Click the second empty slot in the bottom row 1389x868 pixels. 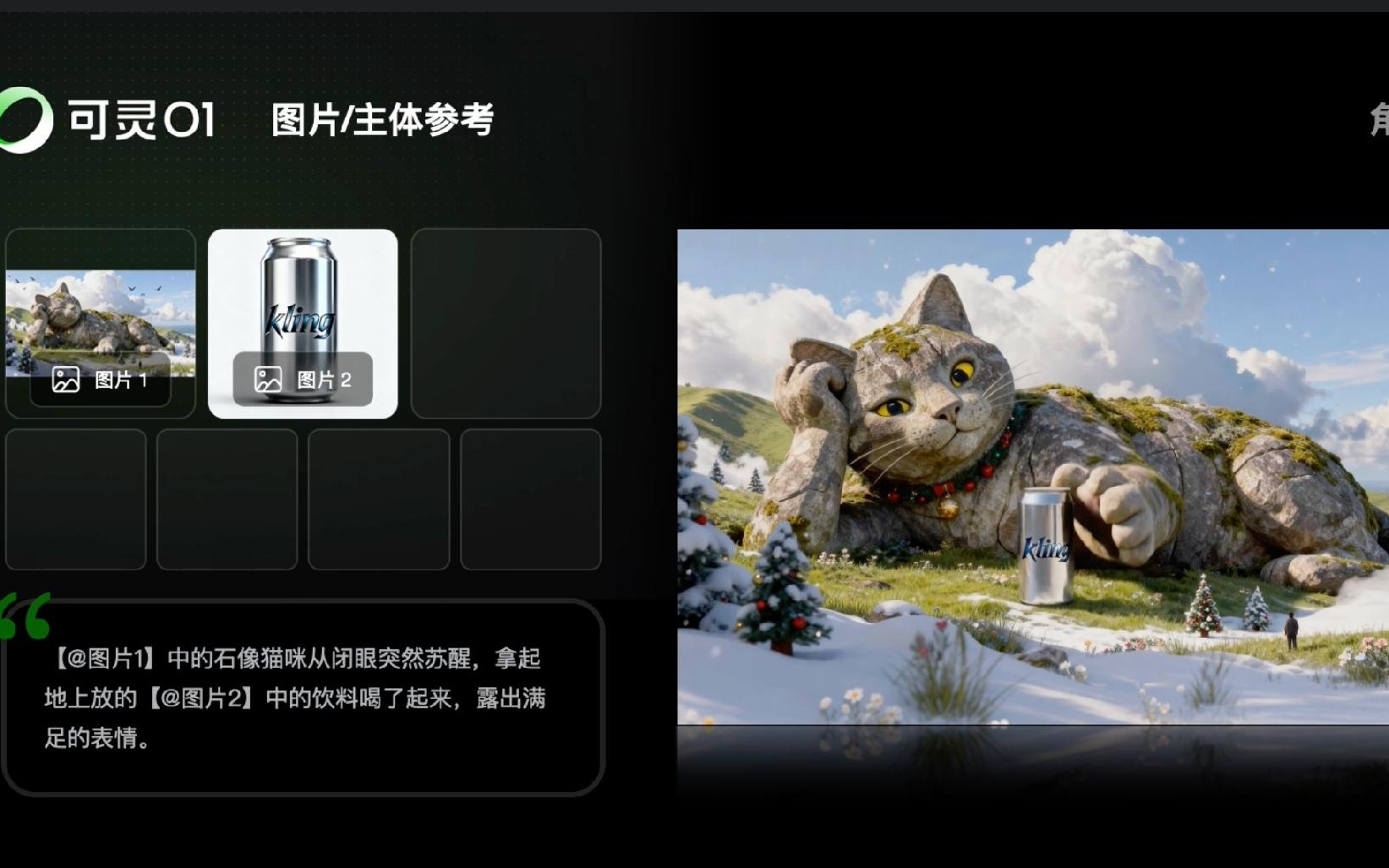tap(227, 500)
